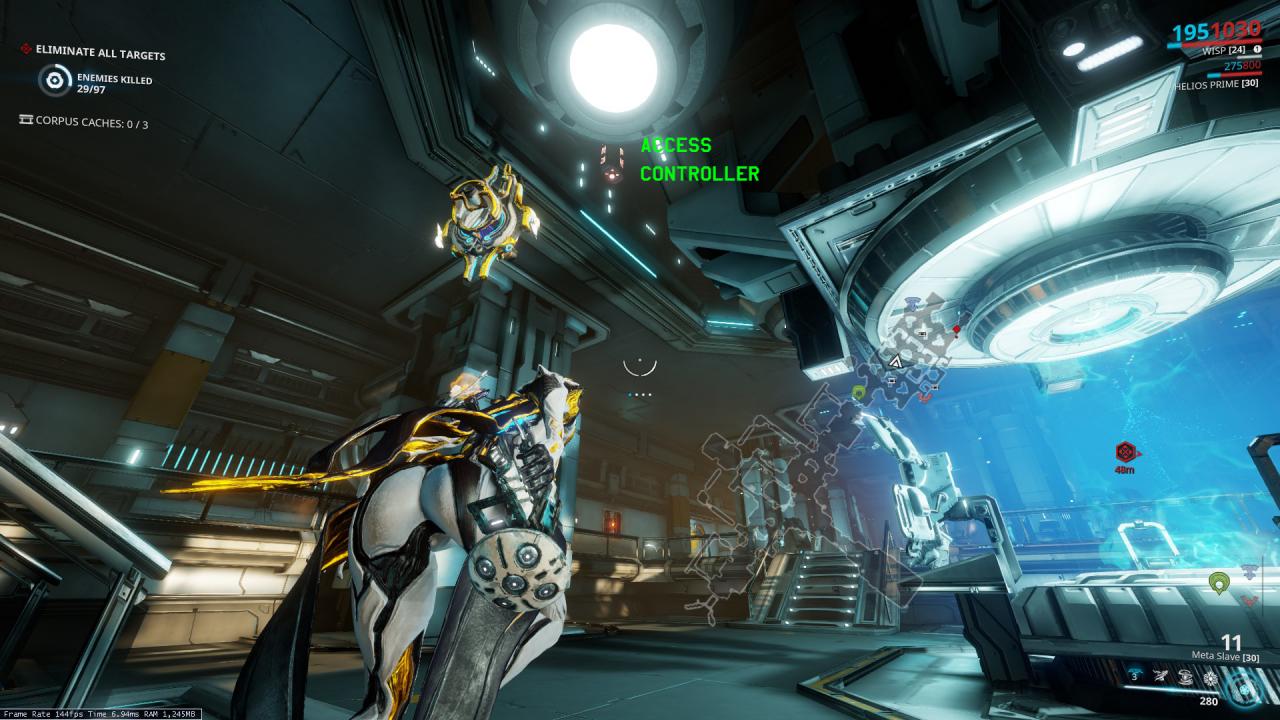Activate Wisp's first ability with the 3 counter
Viewport: 1280px width, 720px height.
(1134, 677)
